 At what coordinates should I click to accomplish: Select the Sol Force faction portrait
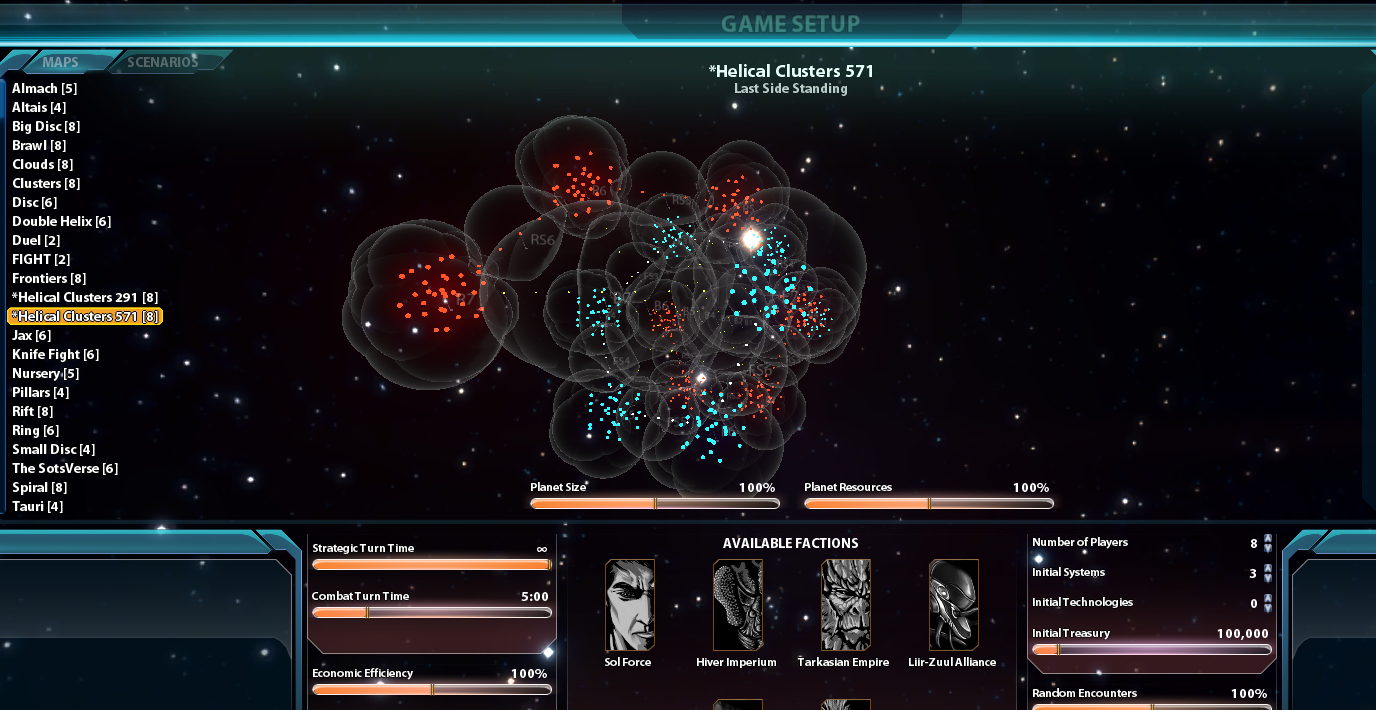tap(630, 605)
